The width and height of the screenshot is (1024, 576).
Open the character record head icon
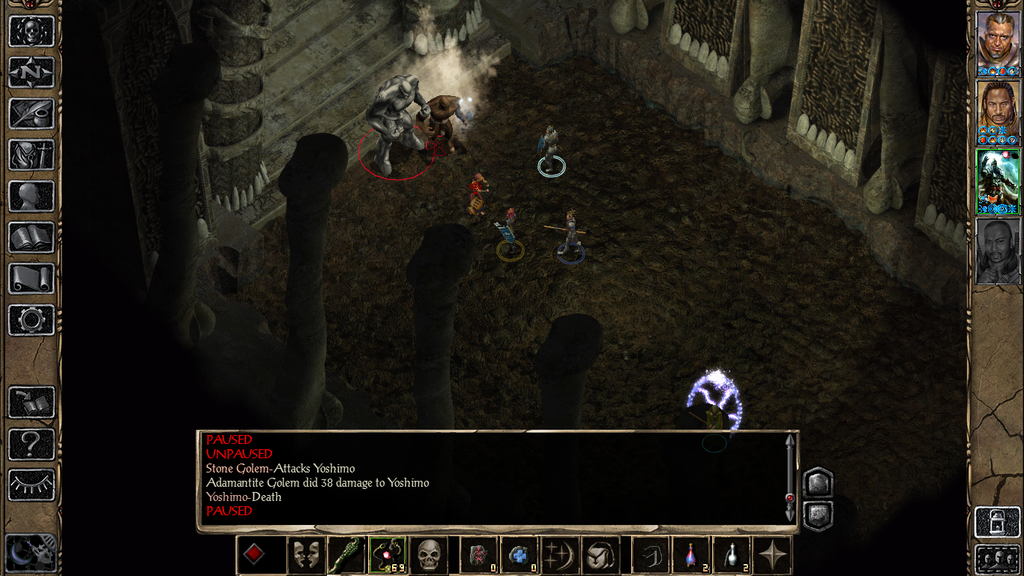31,195
